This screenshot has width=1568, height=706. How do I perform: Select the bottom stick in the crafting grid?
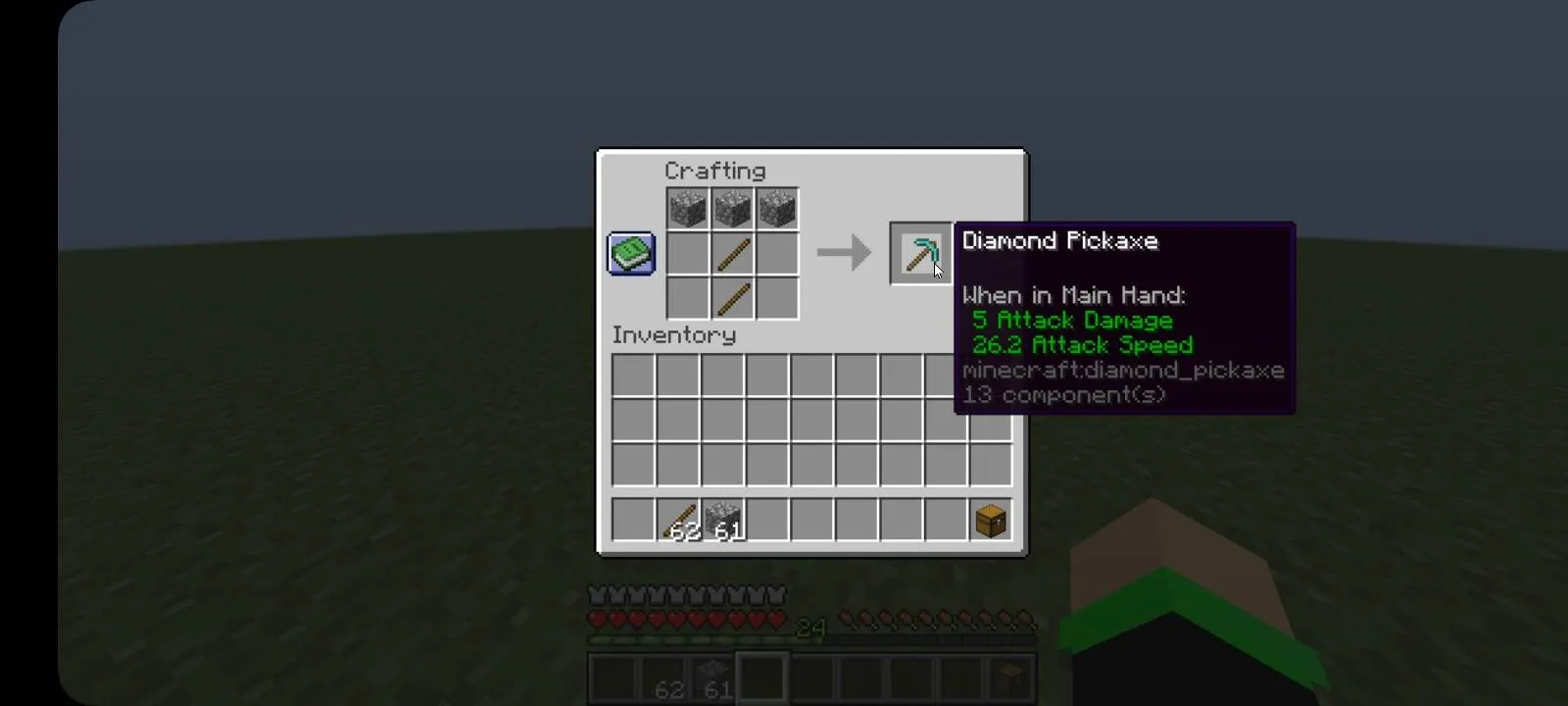coord(731,299)
